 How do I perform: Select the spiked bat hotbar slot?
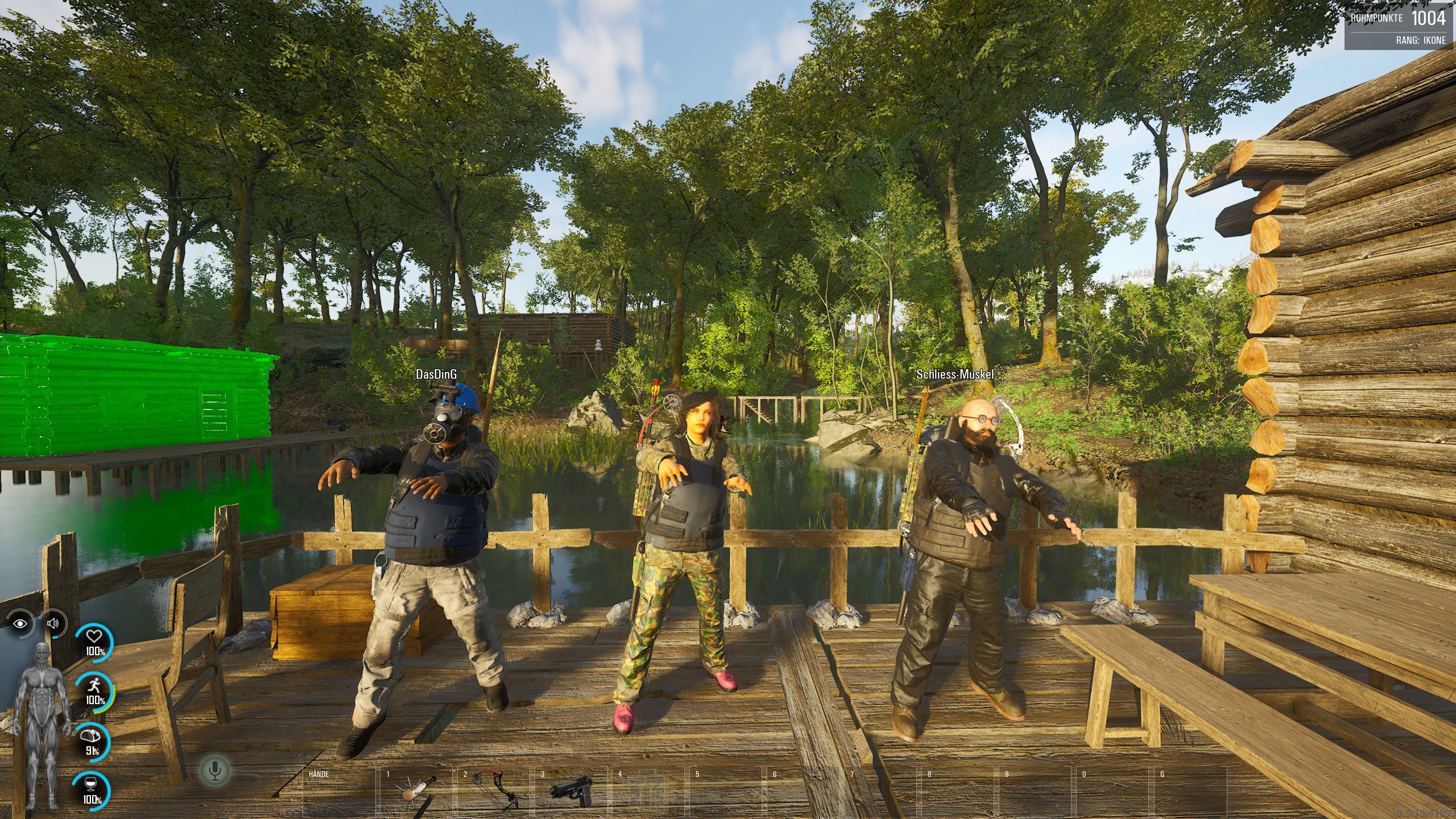415,792
